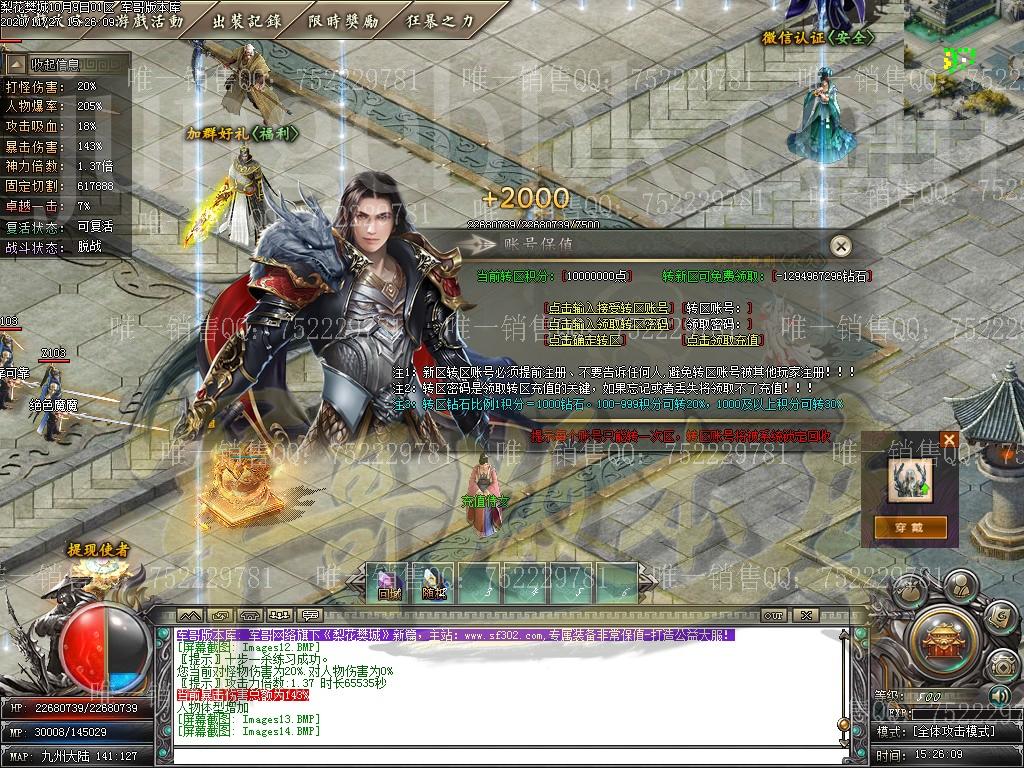Open the 狂暴之力 tab
Viewport: 1024px width, 768px height.
(x=441, y=20)
